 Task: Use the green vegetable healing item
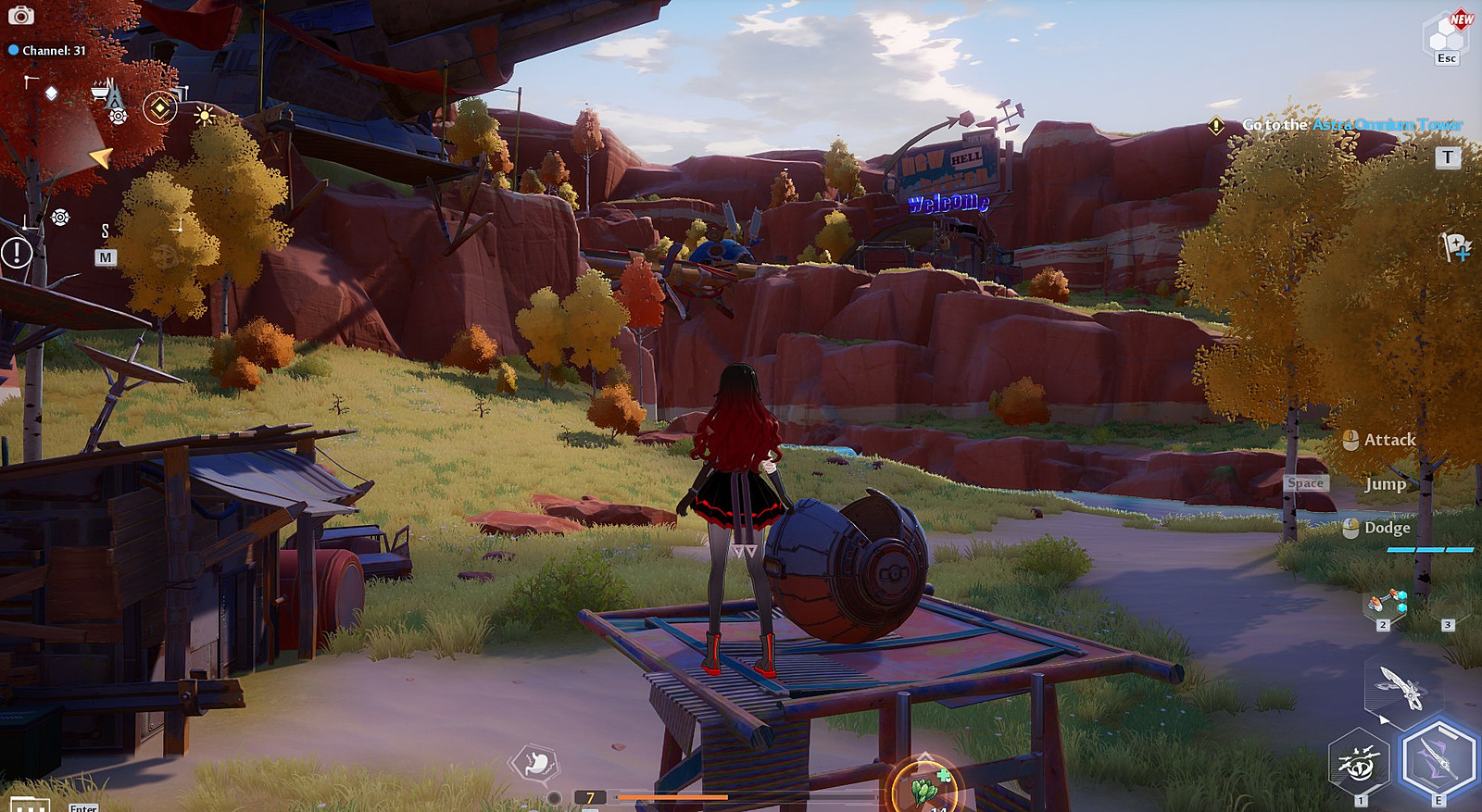point(924,789)
